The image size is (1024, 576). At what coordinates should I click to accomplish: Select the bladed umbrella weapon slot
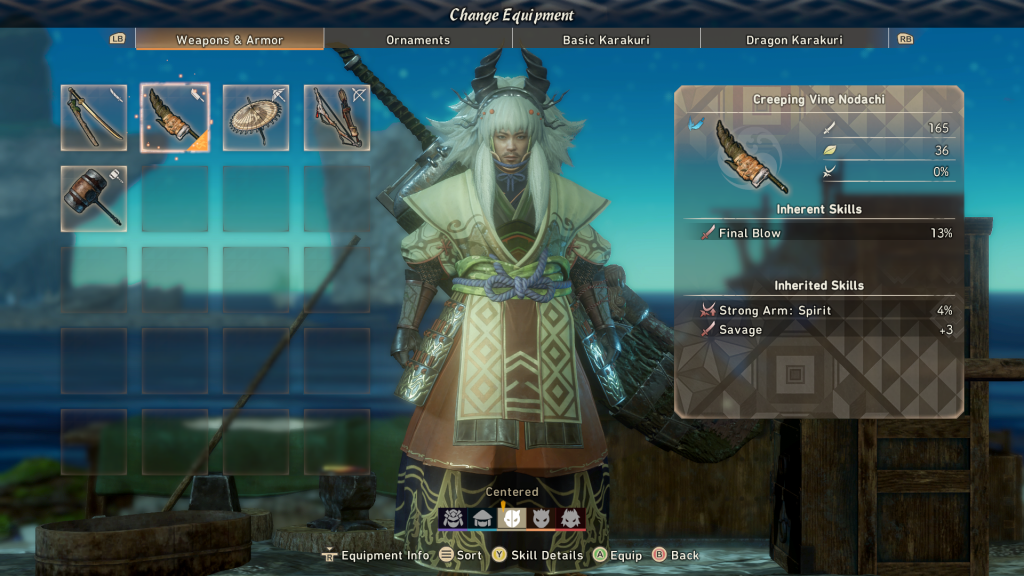coord(256,117)
